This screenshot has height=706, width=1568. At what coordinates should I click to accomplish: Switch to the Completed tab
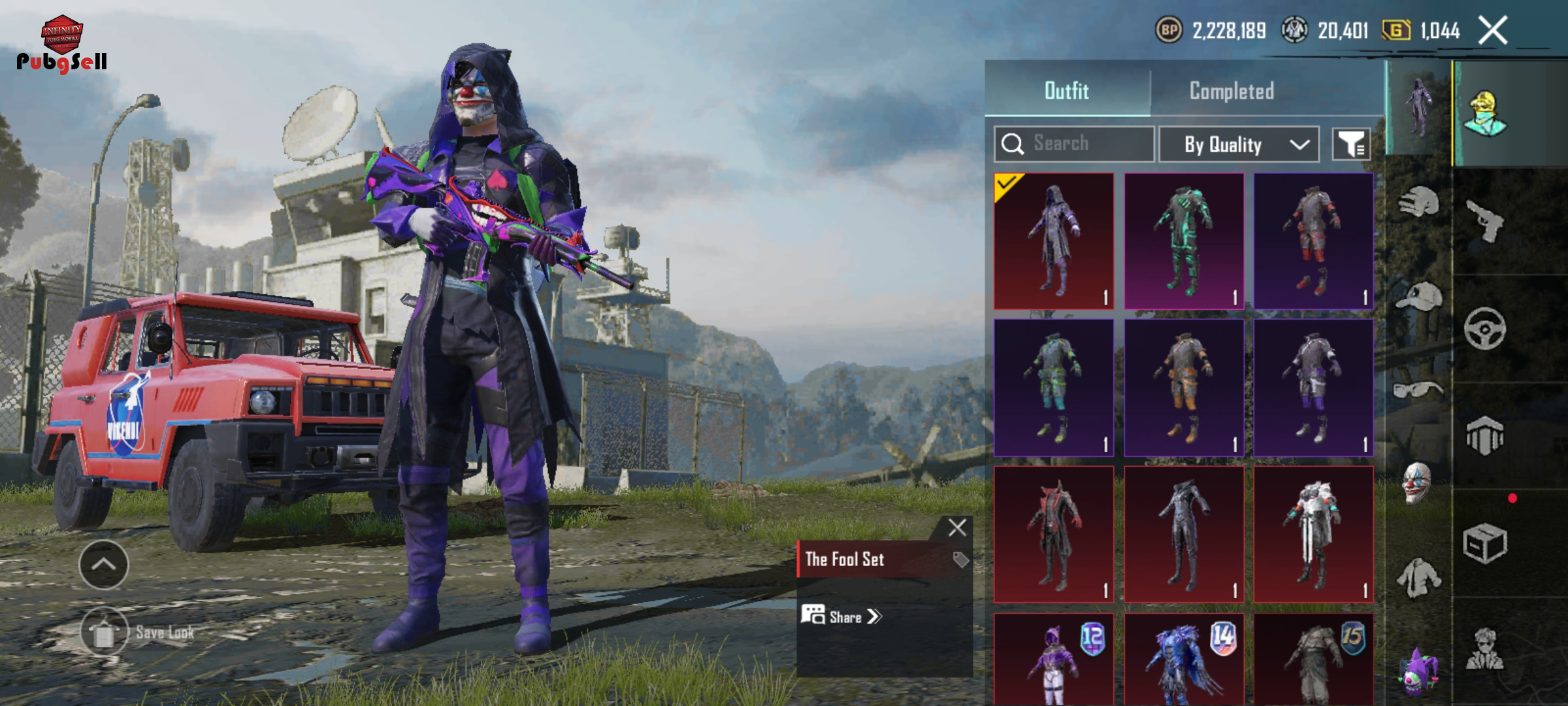(x=1232, y=91)
